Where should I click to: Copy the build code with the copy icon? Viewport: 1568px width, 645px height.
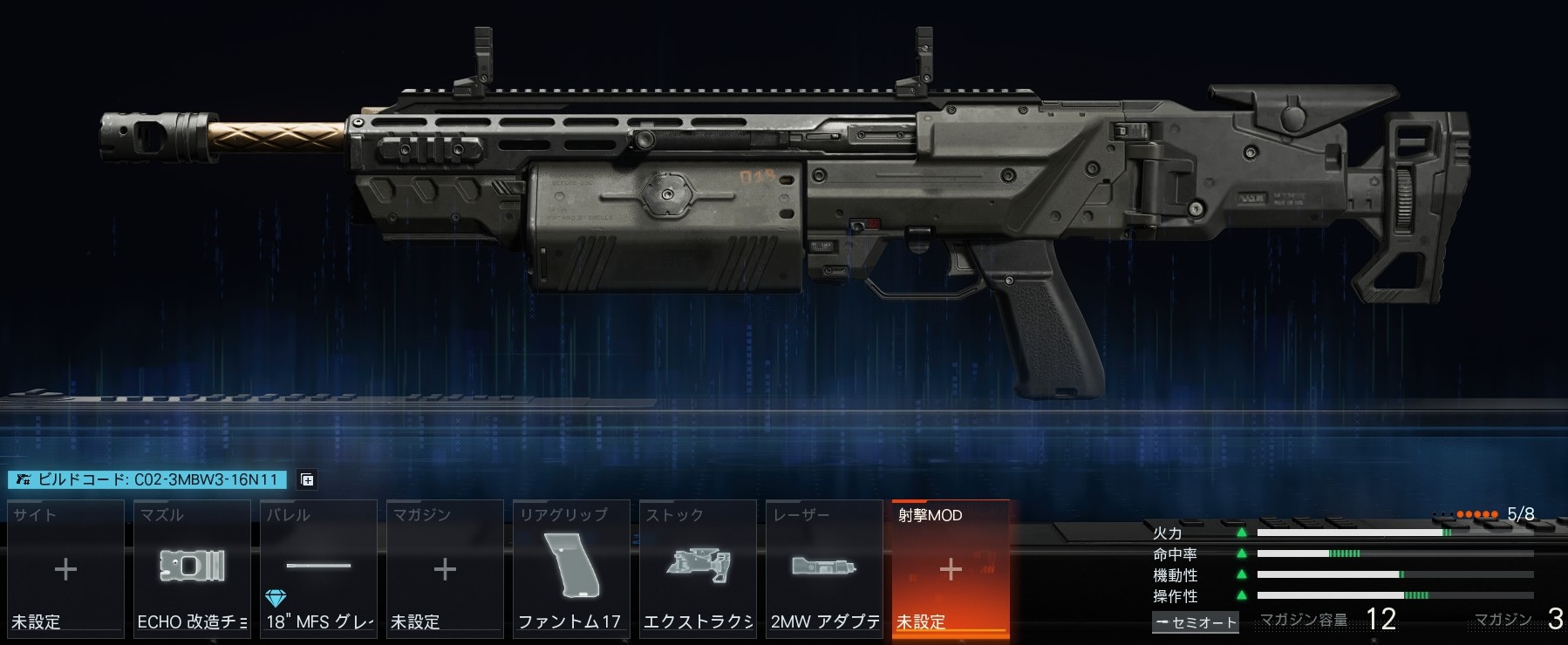coord(307,479)
